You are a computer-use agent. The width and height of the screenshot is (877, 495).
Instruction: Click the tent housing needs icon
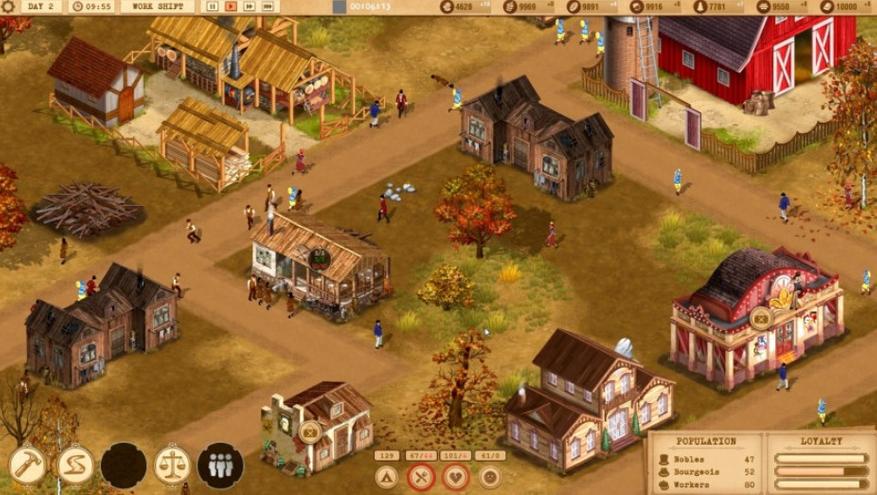[387, 477]
